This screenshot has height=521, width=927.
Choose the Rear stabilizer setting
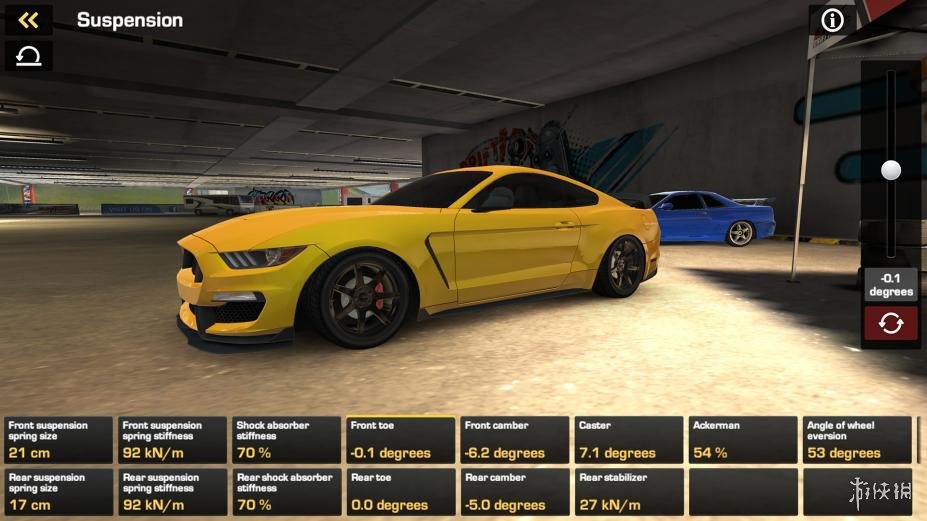coord(629,492)
